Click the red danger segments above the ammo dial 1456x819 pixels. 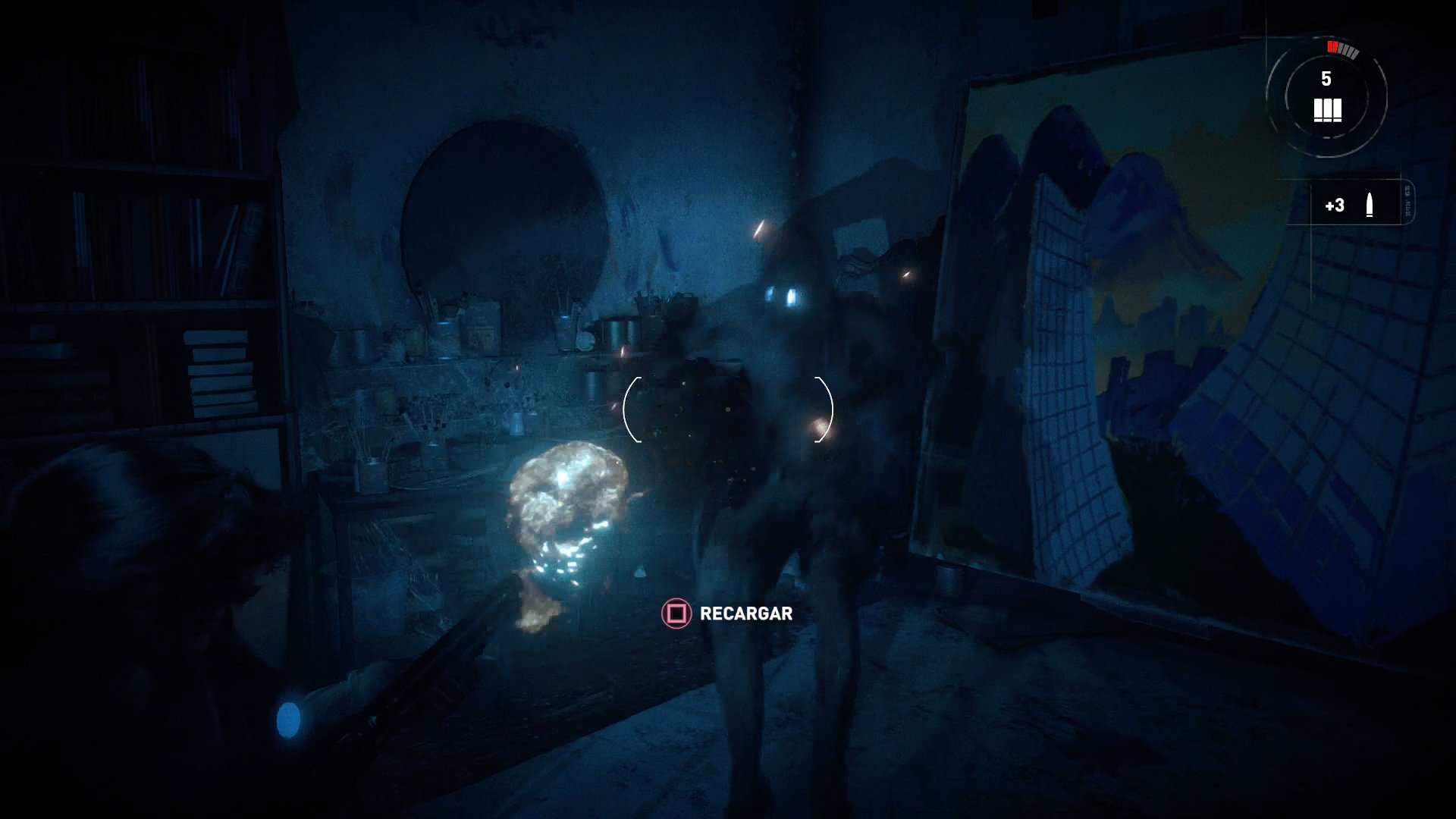(x=1332, y=47)
